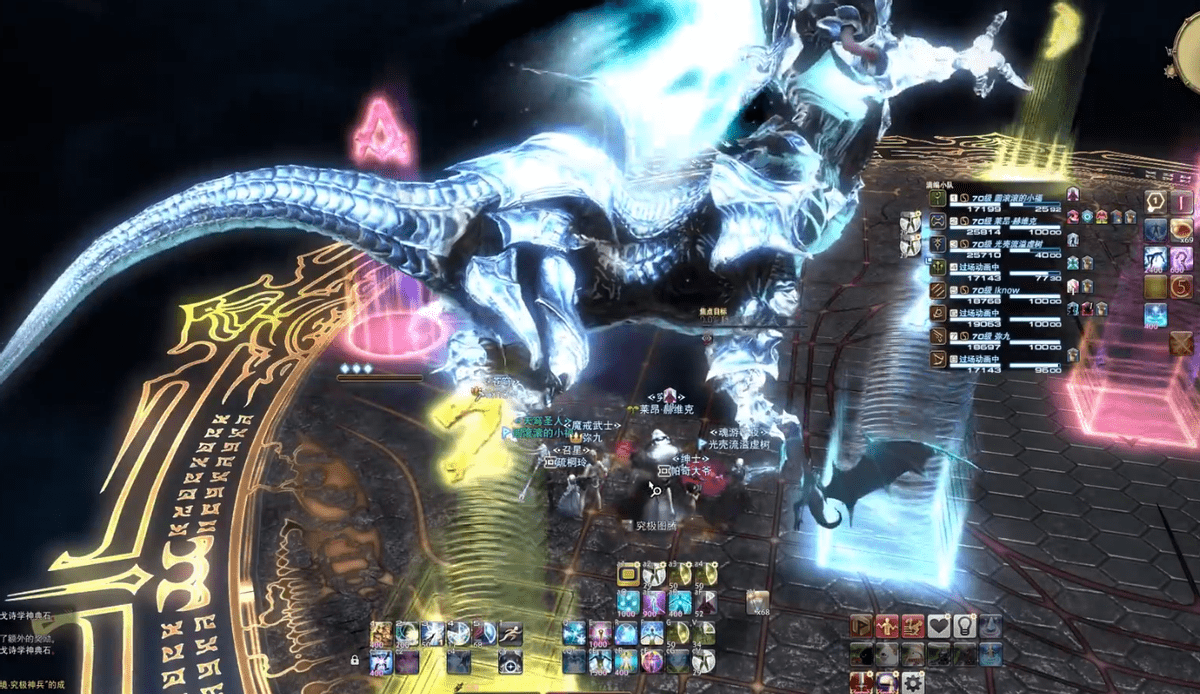Viewport: 1200px width, 694px height.
Task: Select party member 莱昂·赫维克 in party list
Action: (1000, 219)
